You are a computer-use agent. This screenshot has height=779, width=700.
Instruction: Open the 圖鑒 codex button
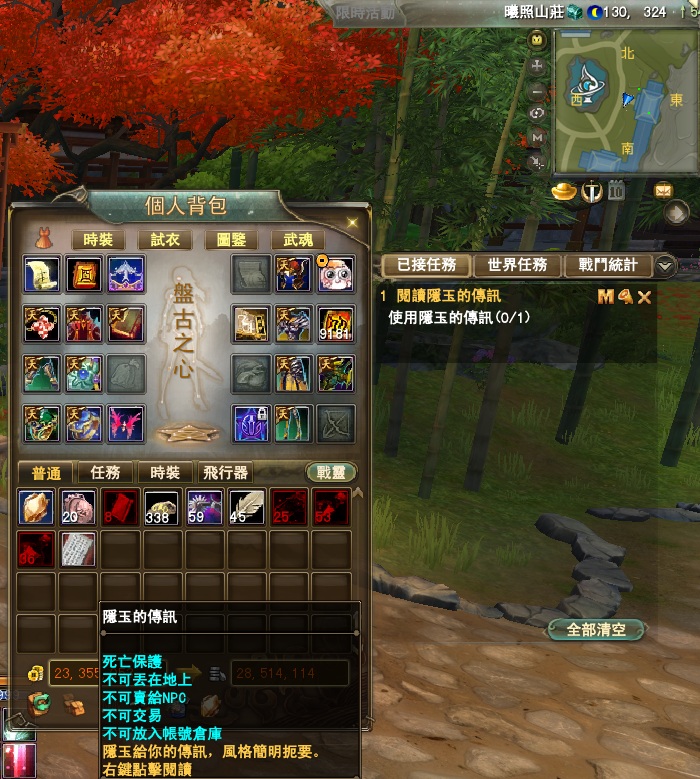[231, 240]
